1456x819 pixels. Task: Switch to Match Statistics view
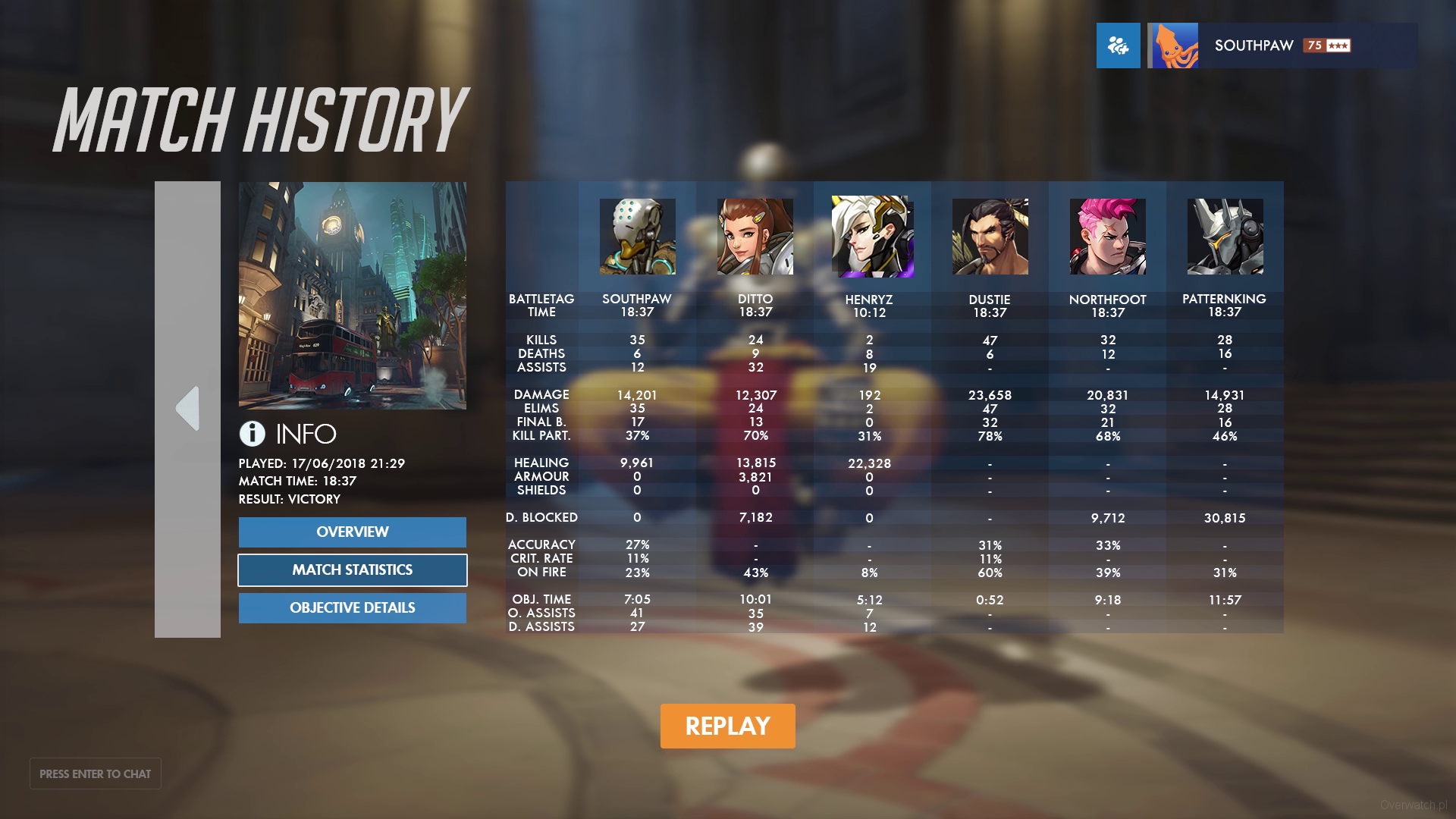(352, 570)
